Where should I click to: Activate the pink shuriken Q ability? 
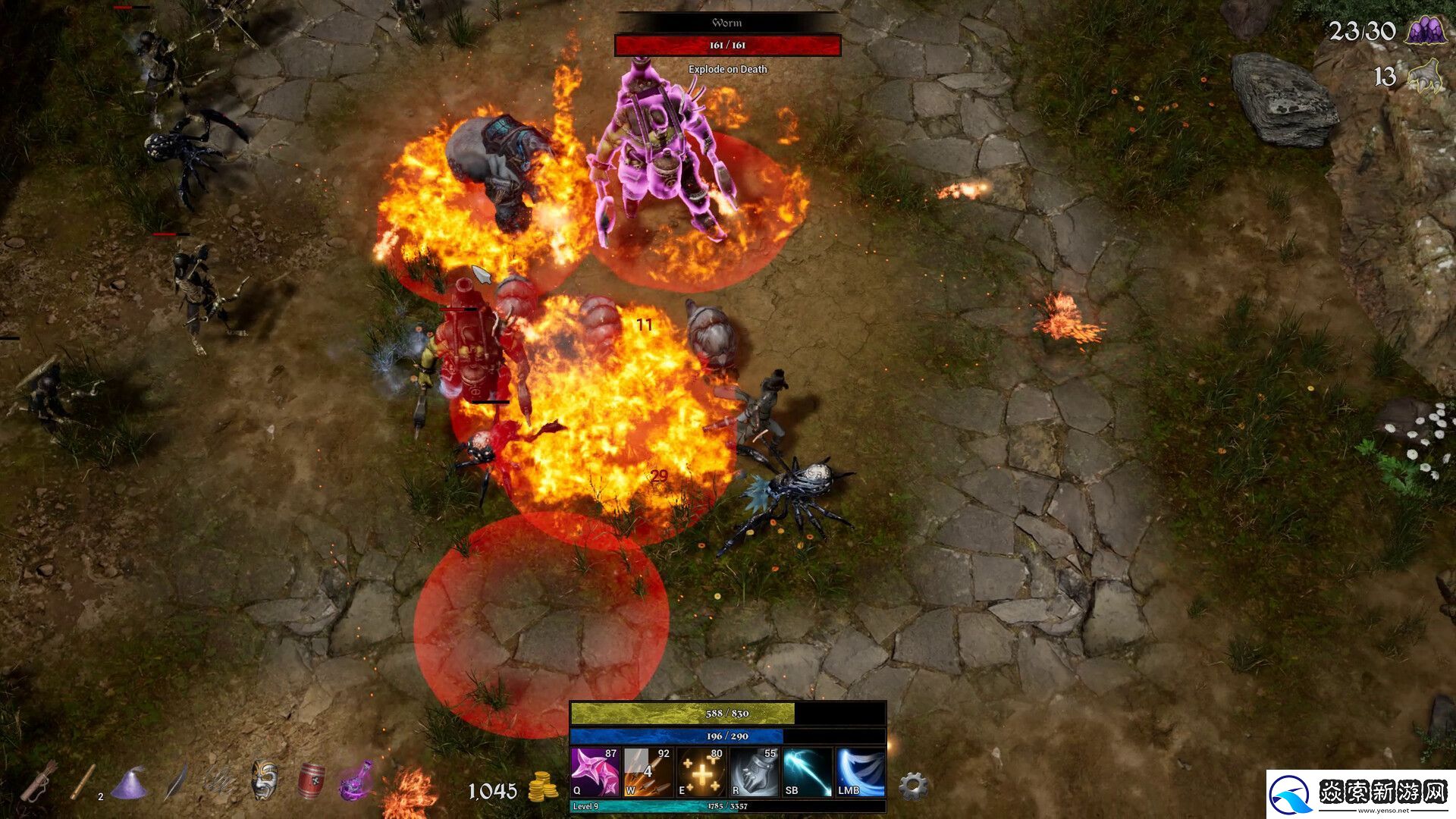pyautogui.click(x=595, y=772)
